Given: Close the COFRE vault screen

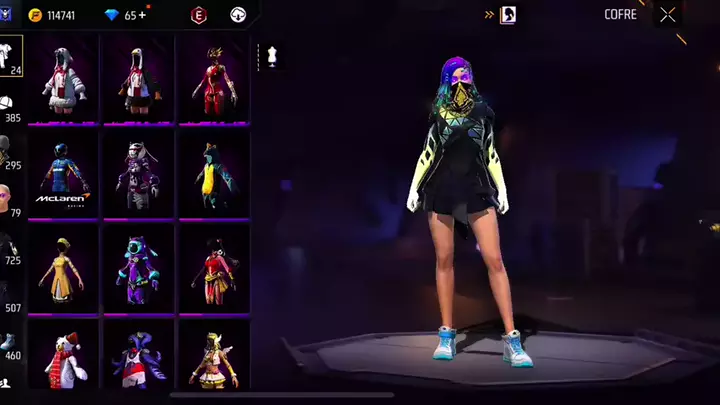Looking at the screenshot, I should pos(668,15).
